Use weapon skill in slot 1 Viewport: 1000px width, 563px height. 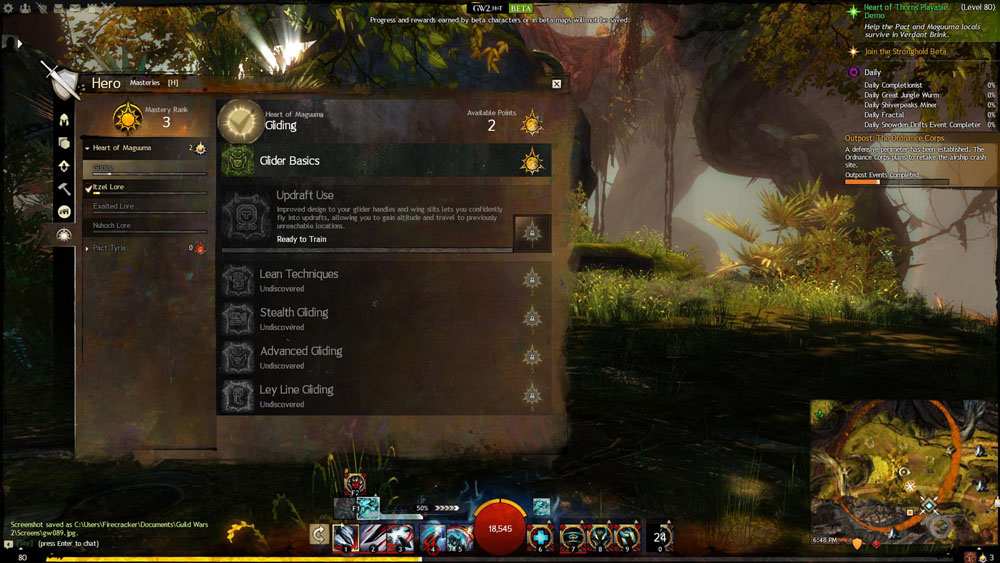(x=345, y=536)
